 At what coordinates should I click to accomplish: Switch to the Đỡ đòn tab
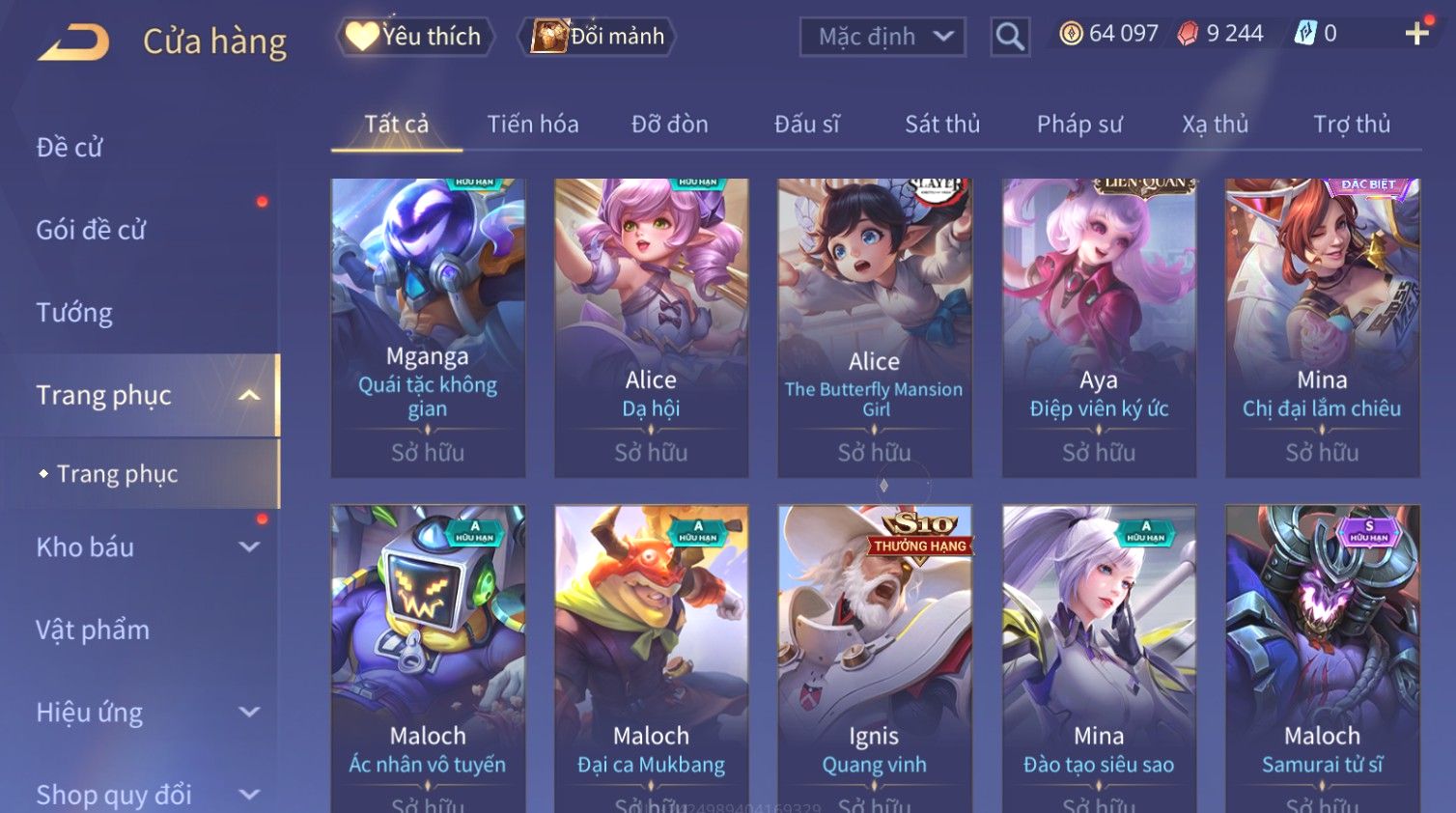tap(670, 125)
